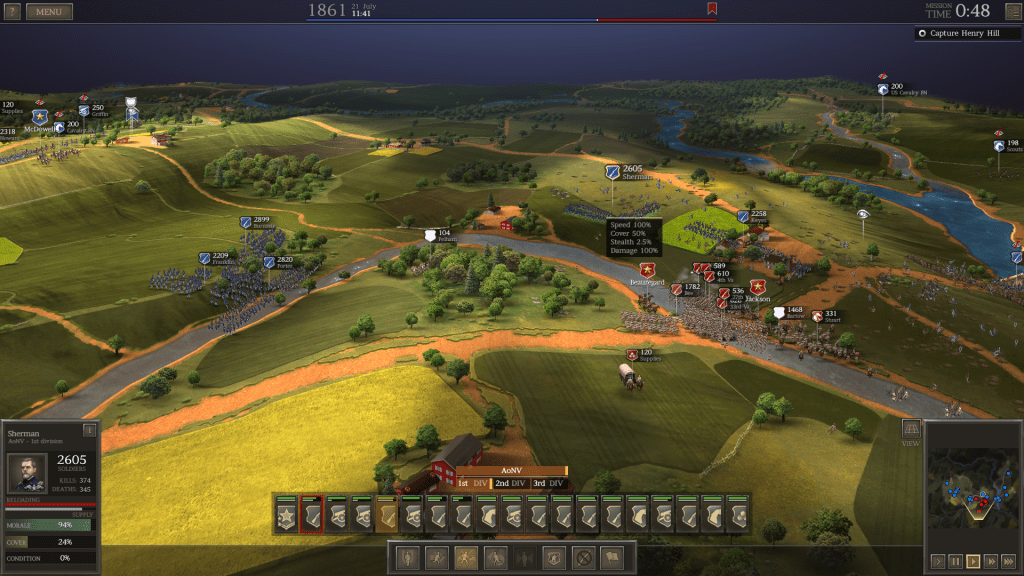The height and width of the screenshot is (576, 1024).
Task: Select the red-outlined unit card
Action: click(311, 517)
